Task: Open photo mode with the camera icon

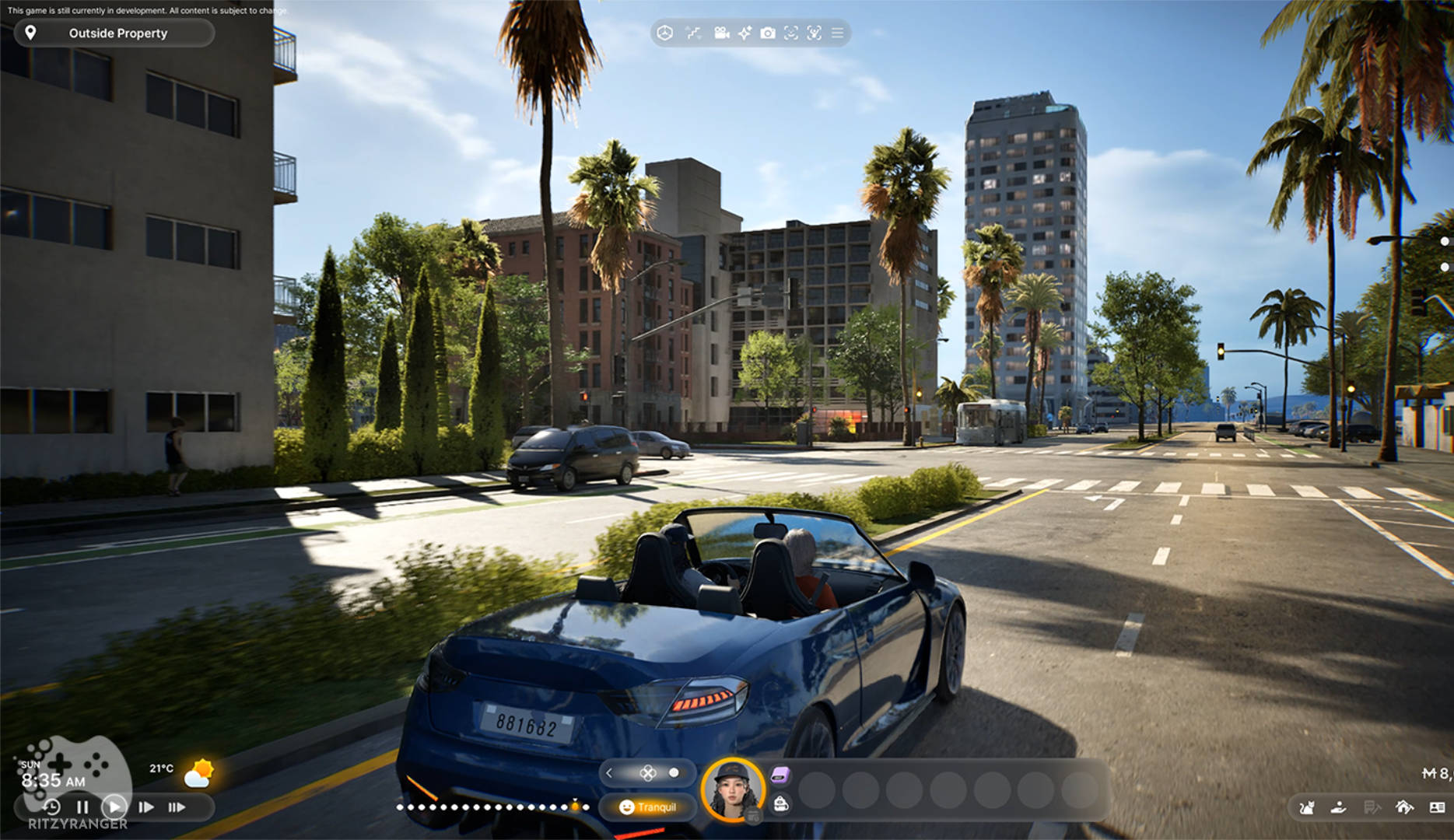Action: (x=768, y=33)
